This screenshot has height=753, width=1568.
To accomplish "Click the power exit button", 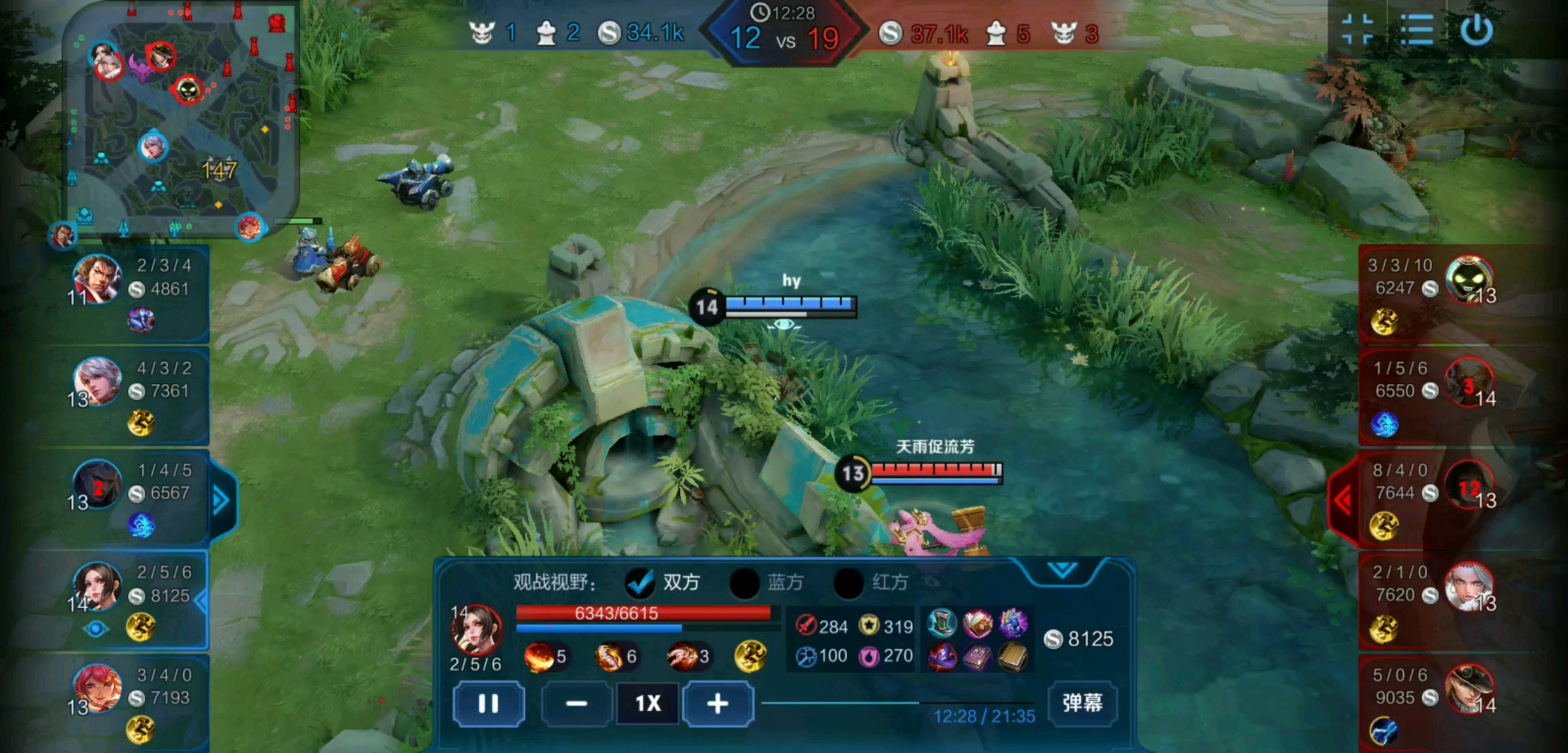I will [1477, 30].
